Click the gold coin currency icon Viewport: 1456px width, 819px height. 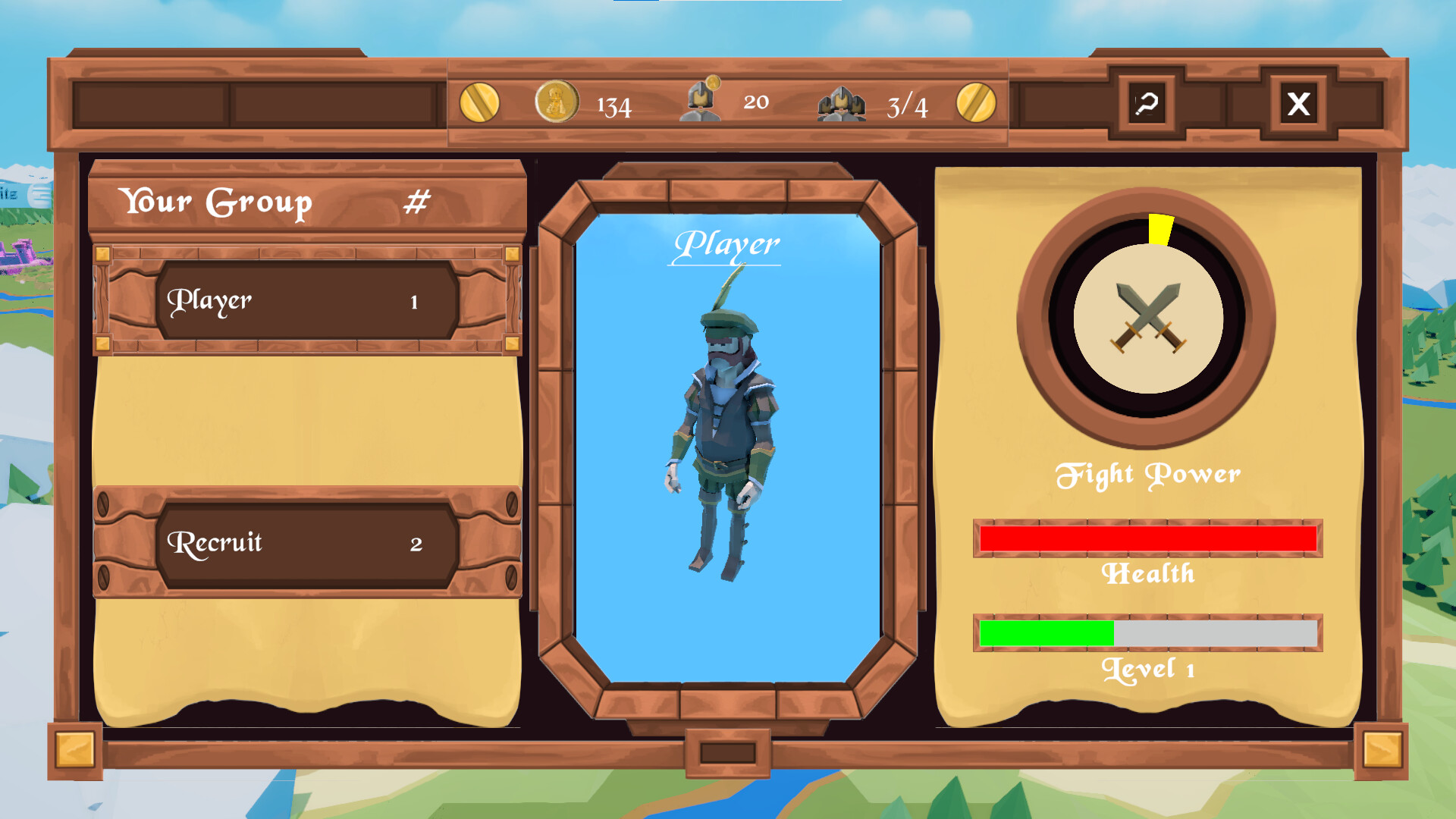(x=557, y=104)
